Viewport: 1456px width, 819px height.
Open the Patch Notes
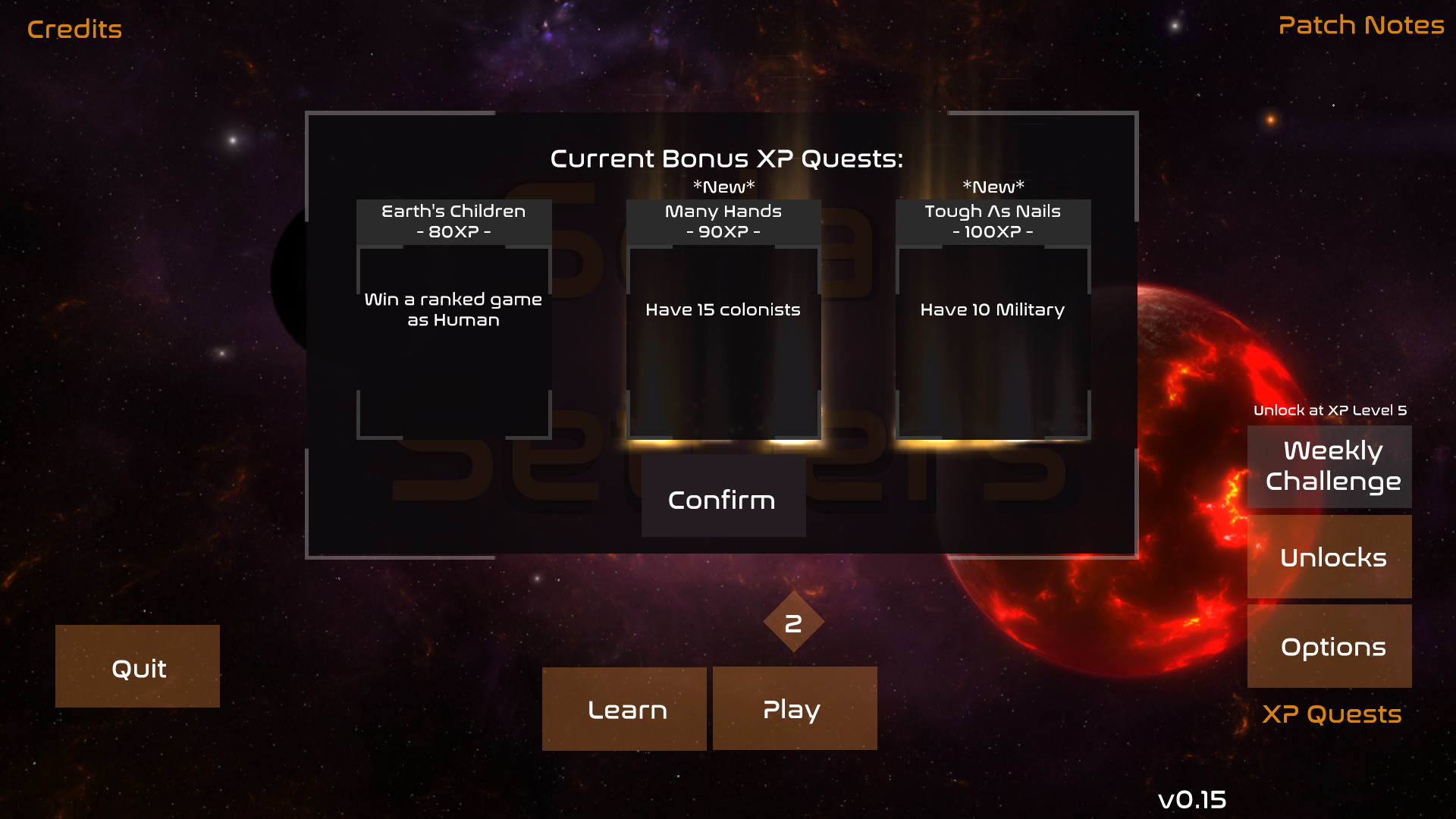coord(1360,25)
